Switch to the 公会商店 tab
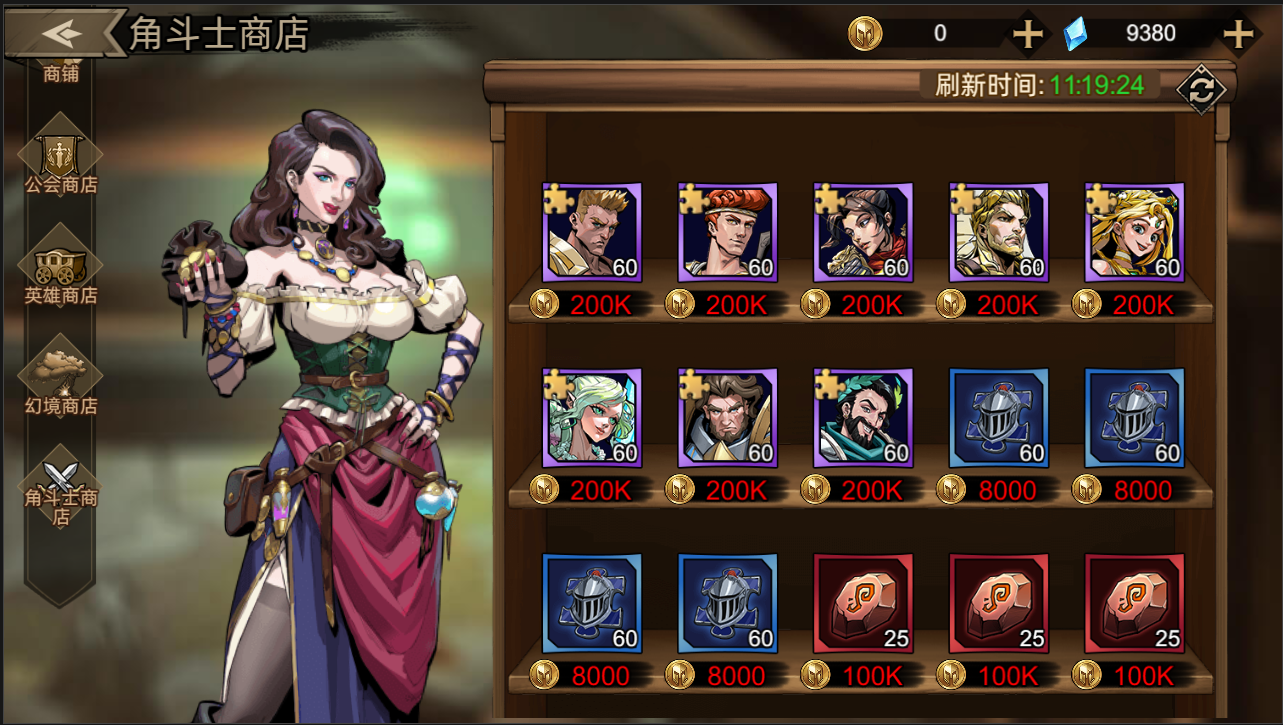 (61, 162)
